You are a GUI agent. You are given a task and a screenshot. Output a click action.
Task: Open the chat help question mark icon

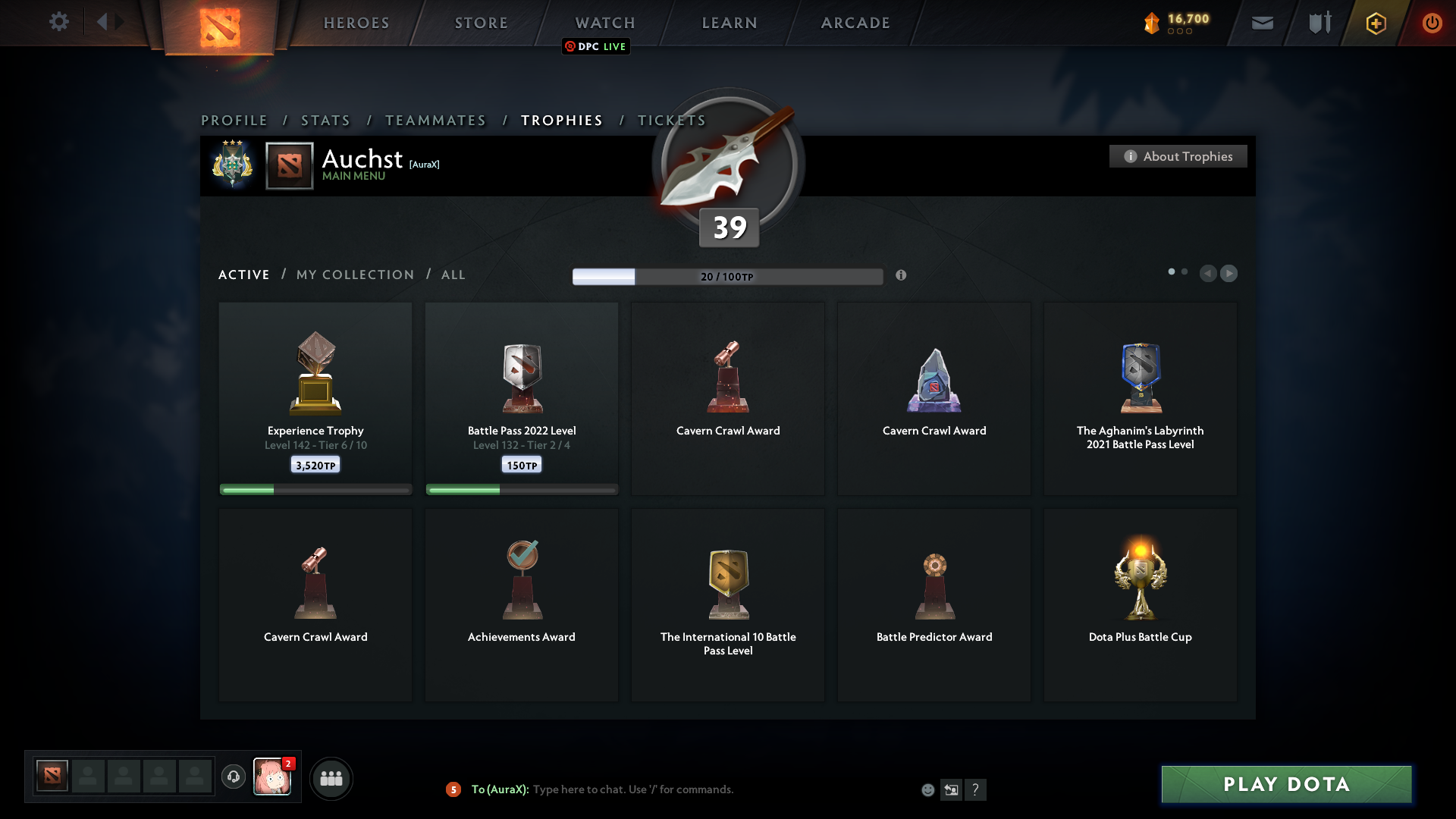(977, 789)
